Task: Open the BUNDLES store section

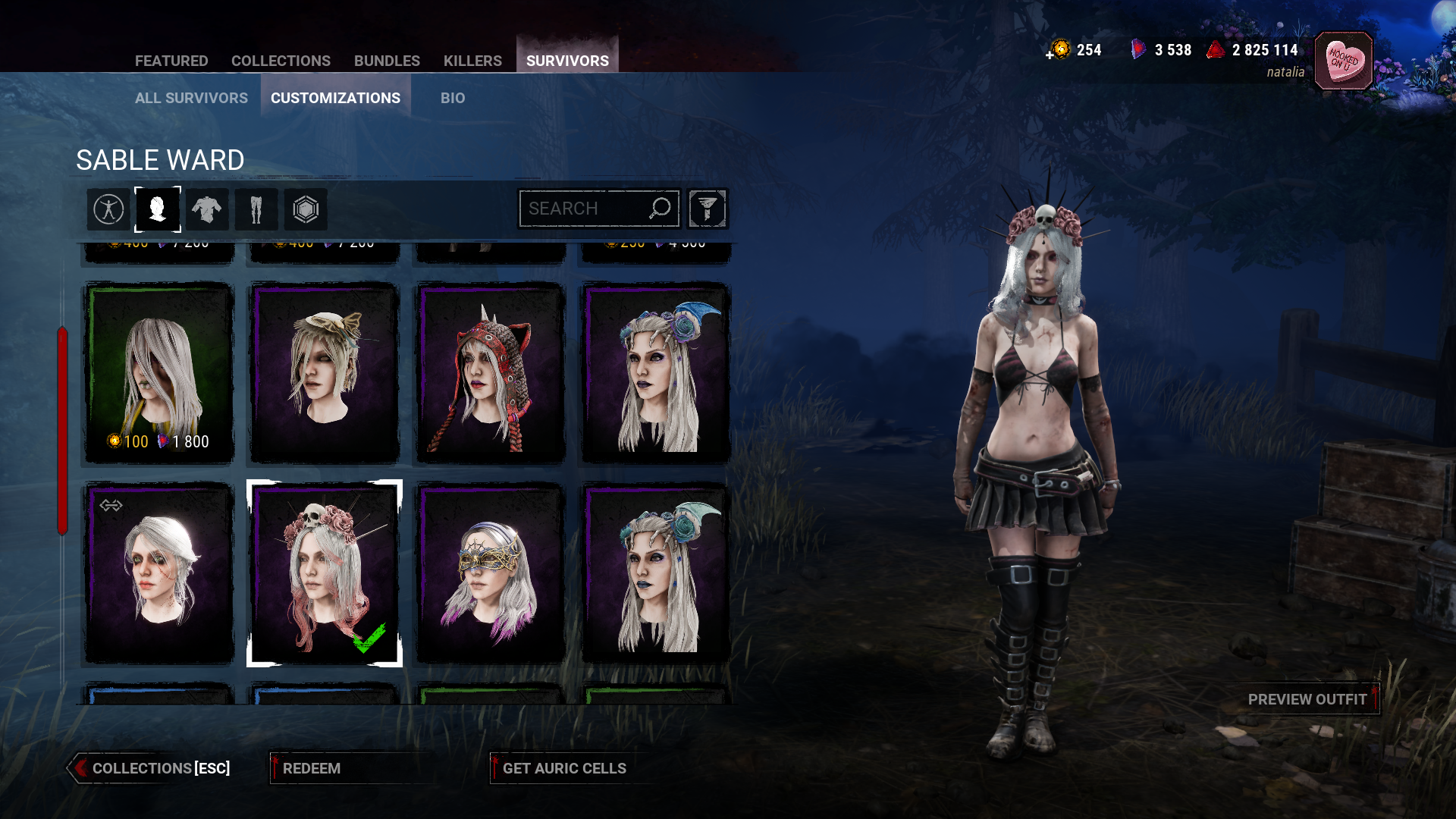Action: [x=388, y=61]
